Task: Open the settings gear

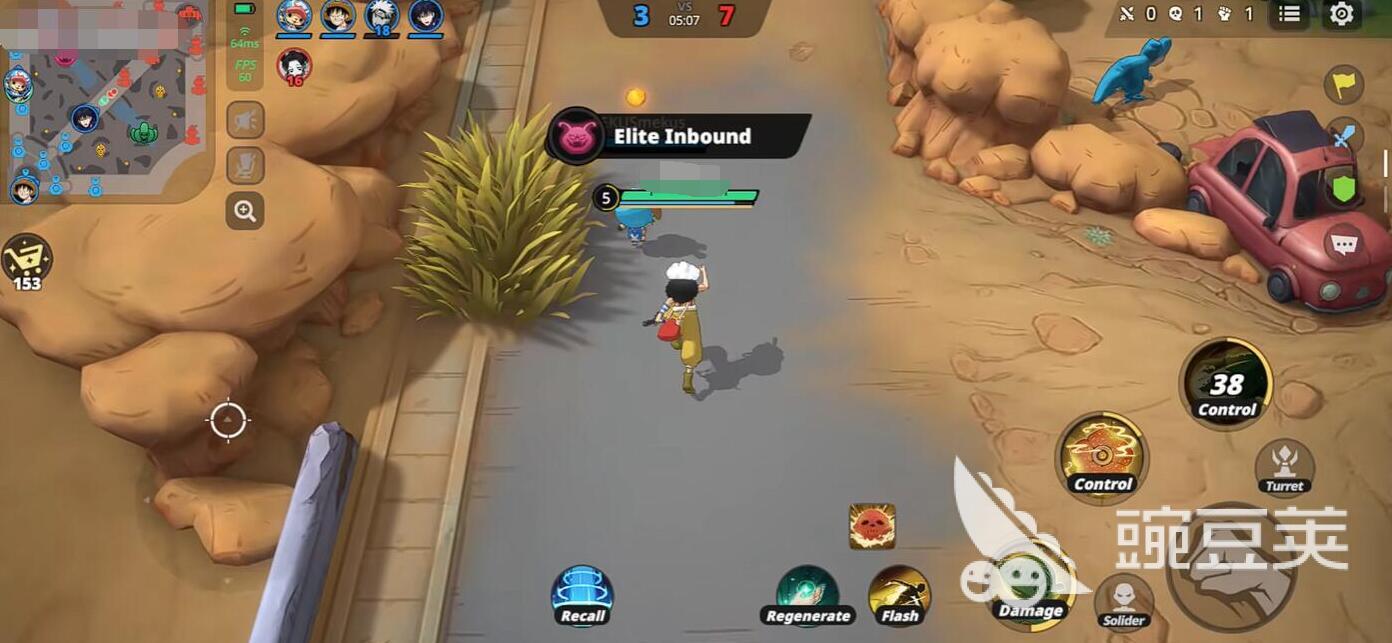Action: point(1342,14)
